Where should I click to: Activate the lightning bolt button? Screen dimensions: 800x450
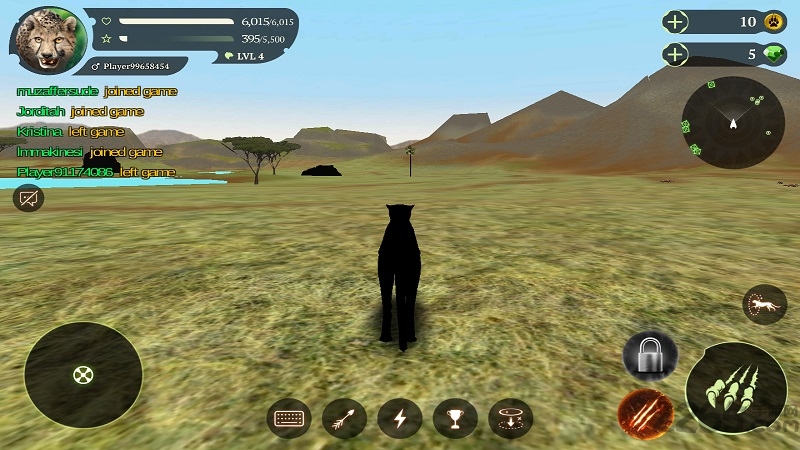(400, 418)
